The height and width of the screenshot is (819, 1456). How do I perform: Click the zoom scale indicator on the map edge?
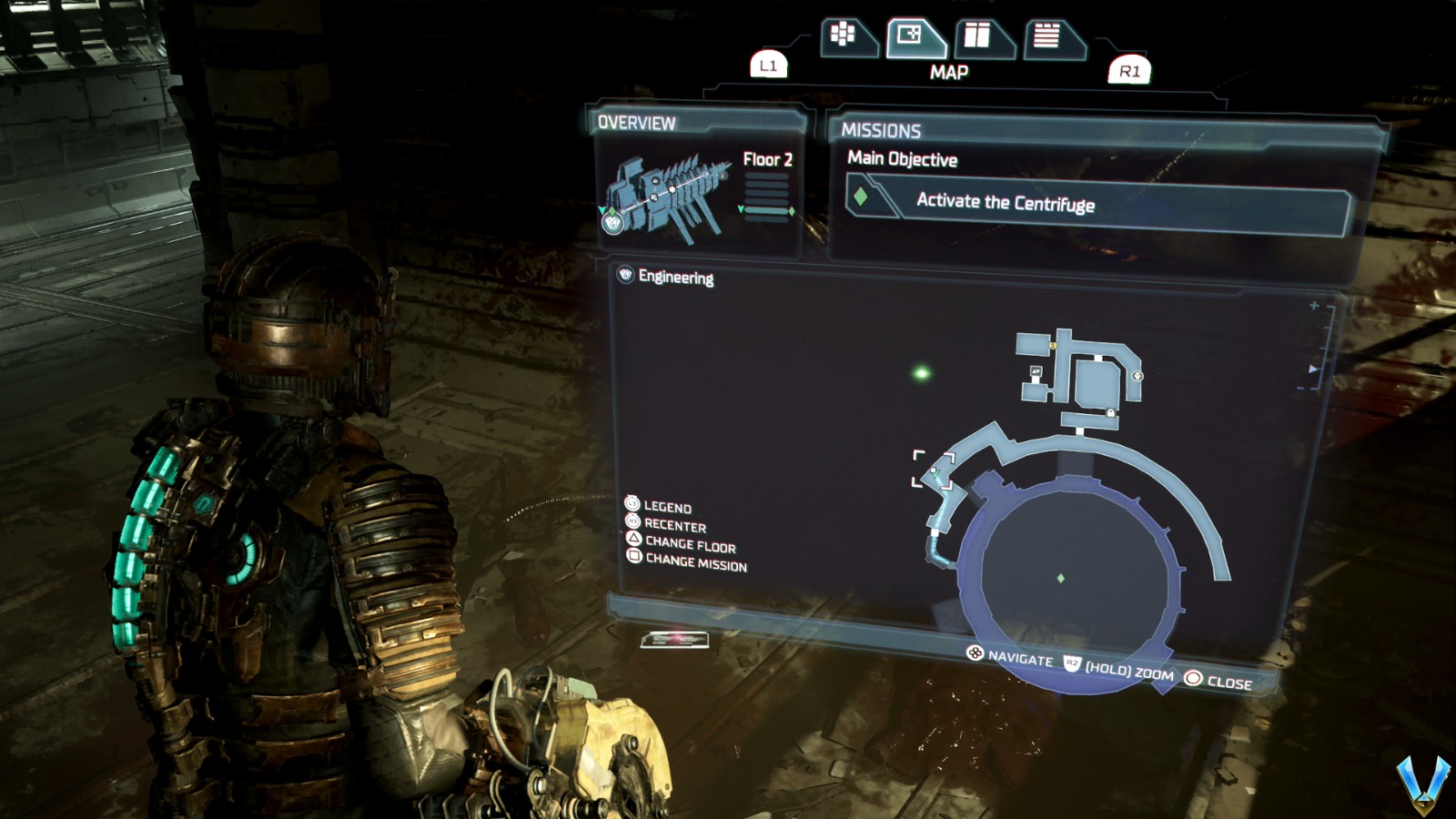(x=1313, y=368)
